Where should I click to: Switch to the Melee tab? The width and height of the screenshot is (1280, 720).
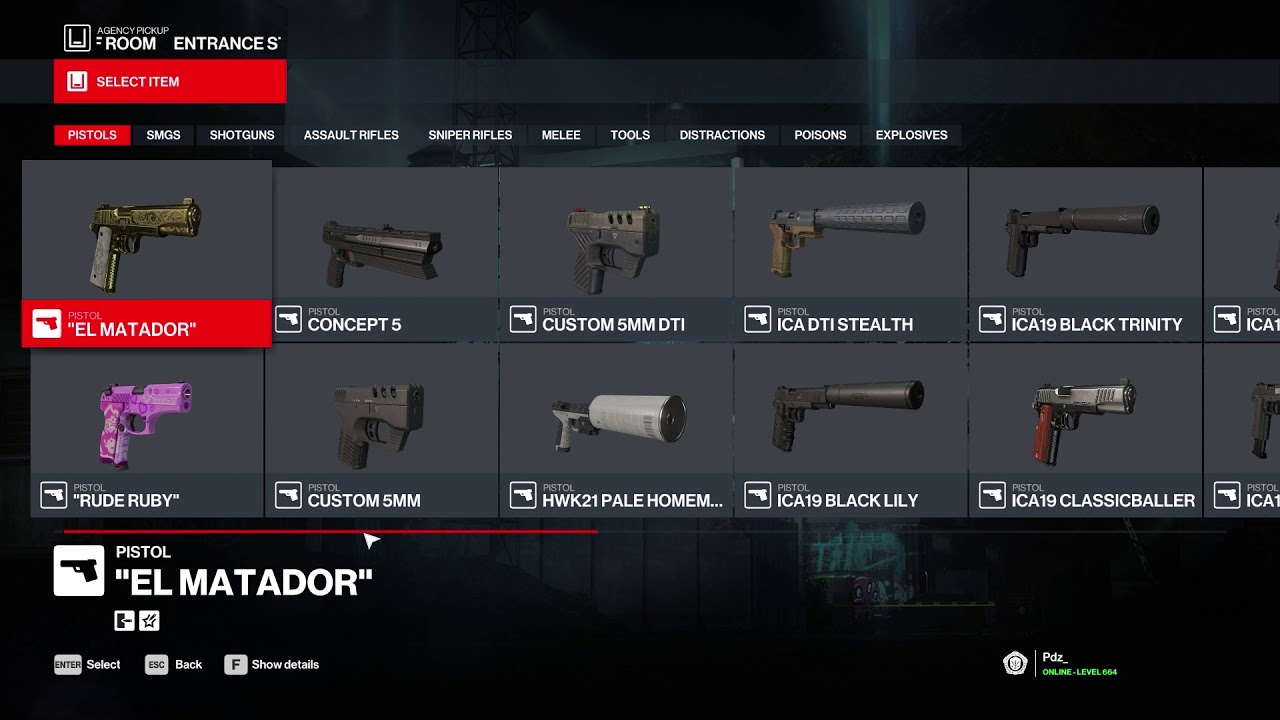click(x=561, y=135)
